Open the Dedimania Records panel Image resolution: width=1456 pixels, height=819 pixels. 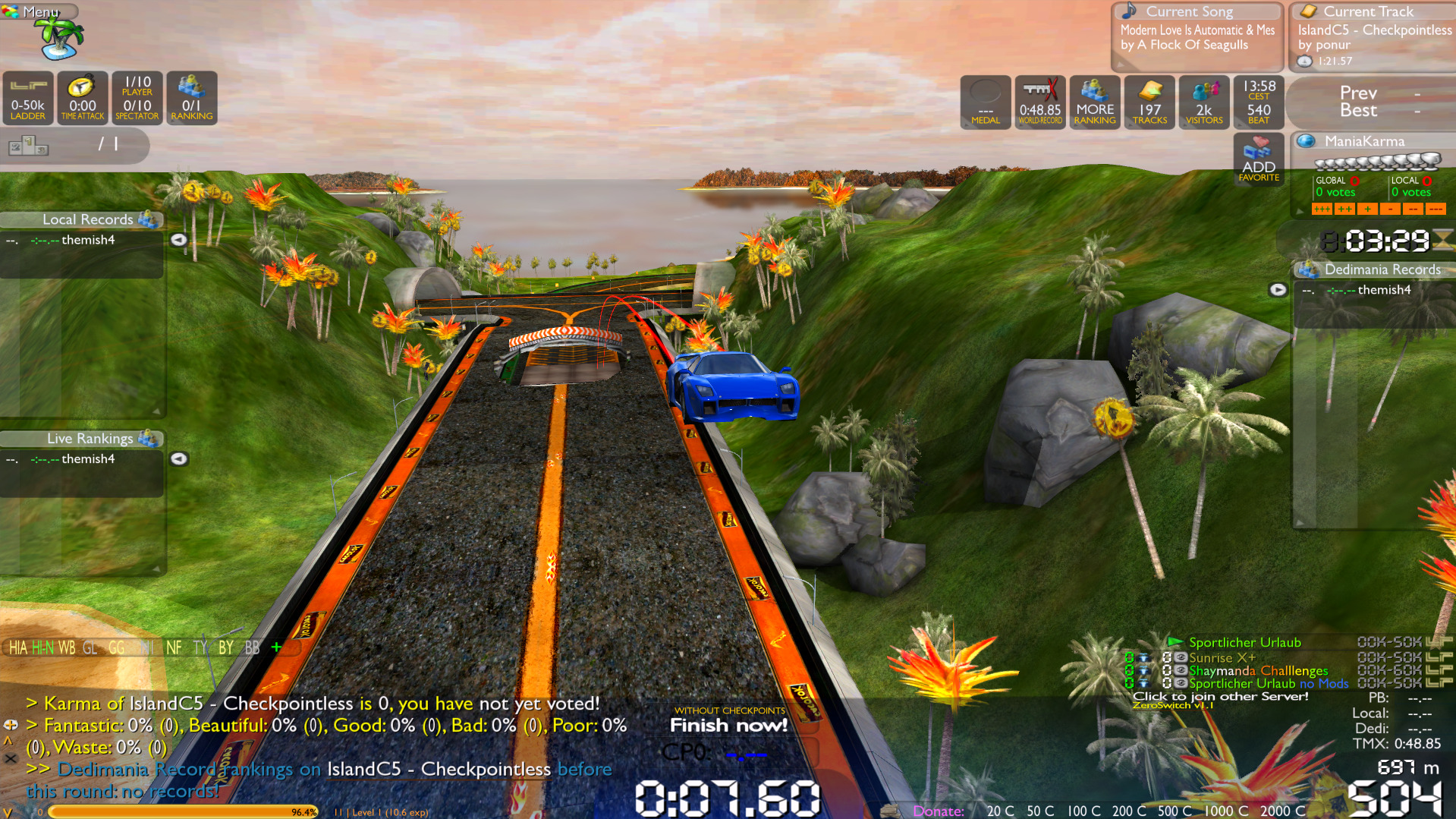point(1382,269)
